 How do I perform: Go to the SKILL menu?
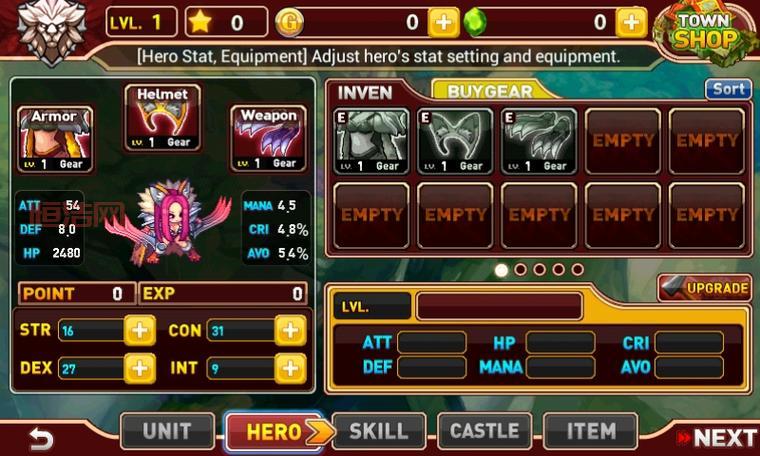pos(378,432)
